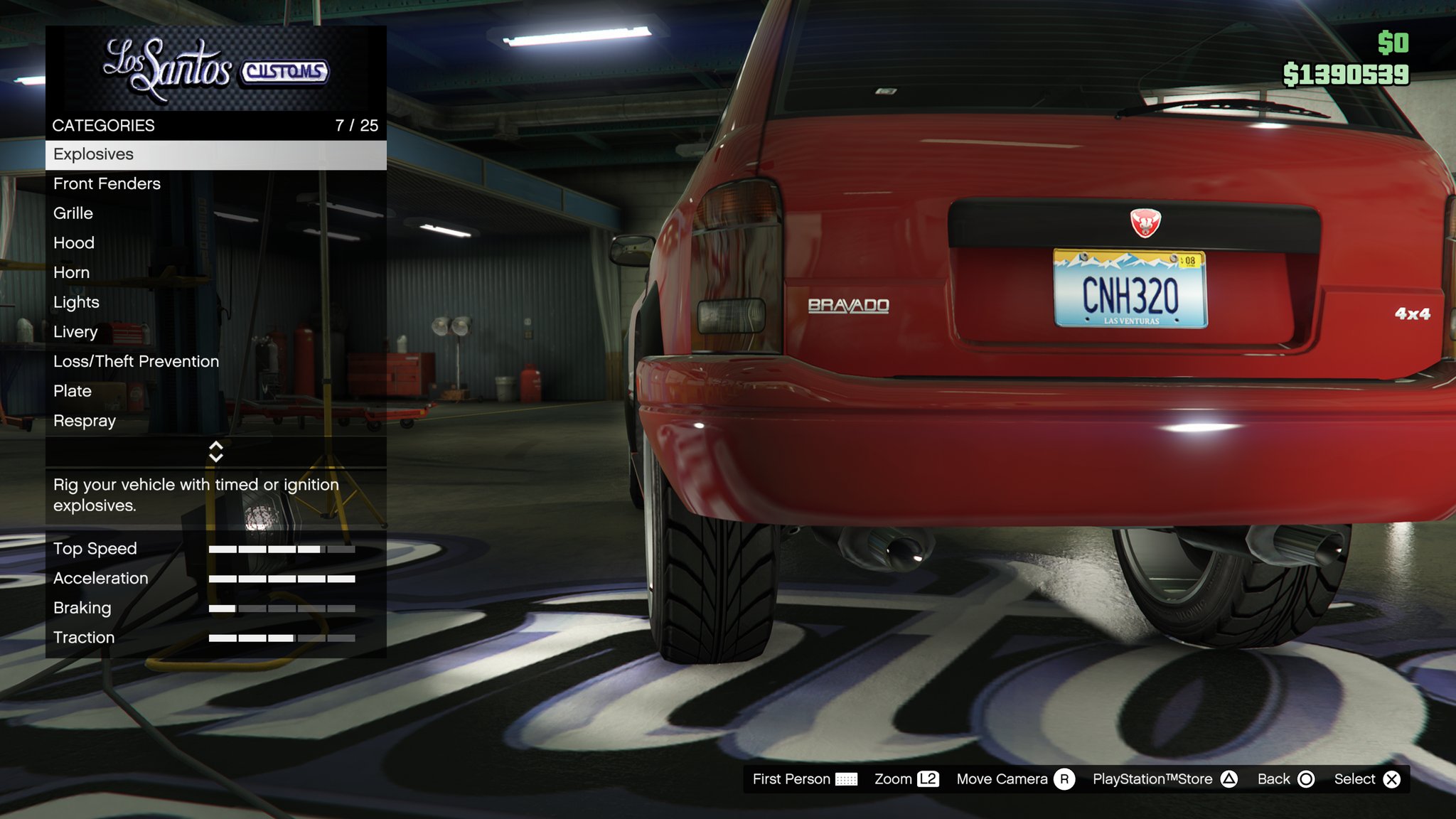The height and width of the screenshot is (819, 1456).
Task: Choose the Grille category
Action: pos(215,213)
